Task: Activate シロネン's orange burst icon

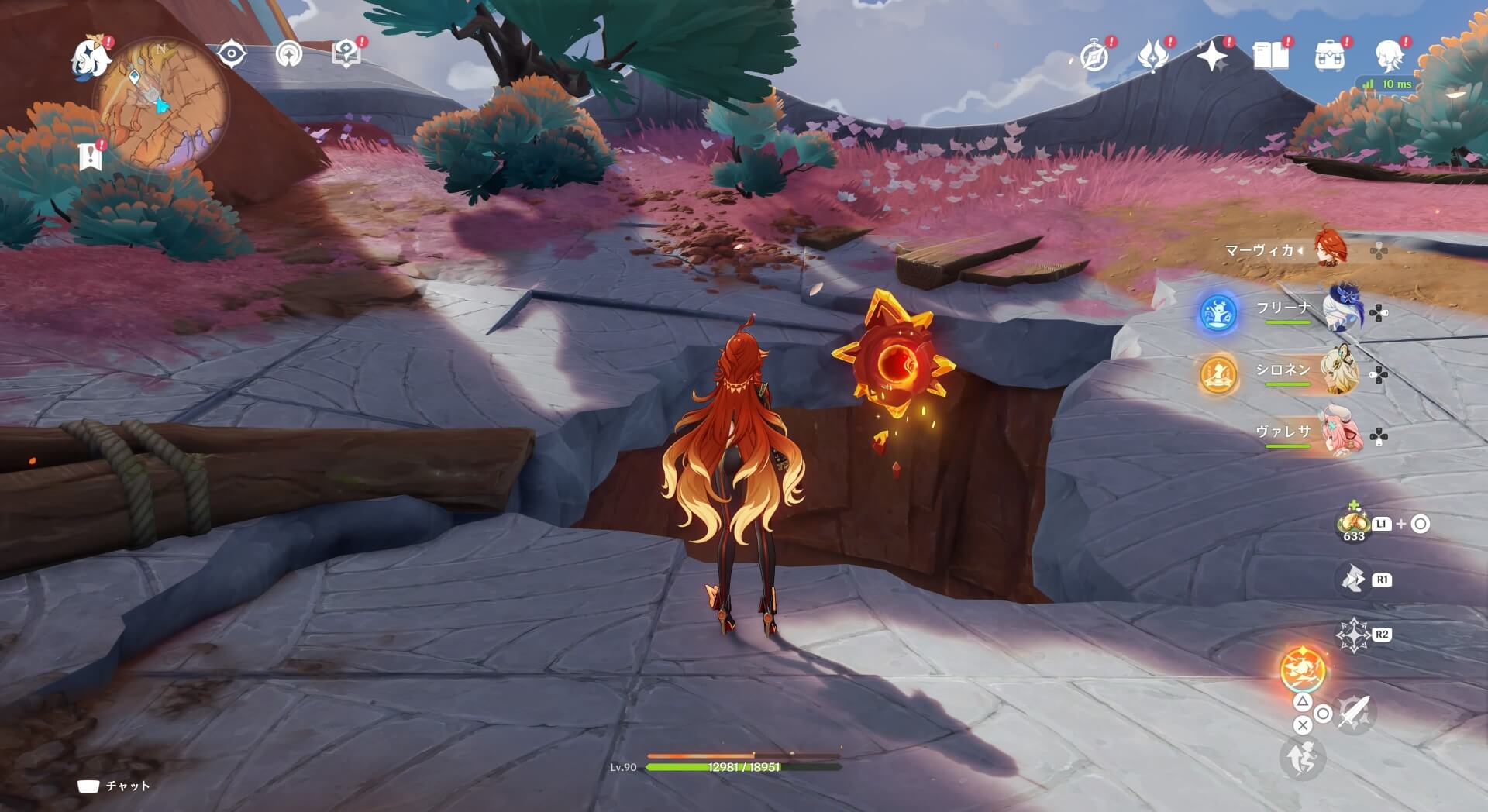Action: tap(1218, 374)
